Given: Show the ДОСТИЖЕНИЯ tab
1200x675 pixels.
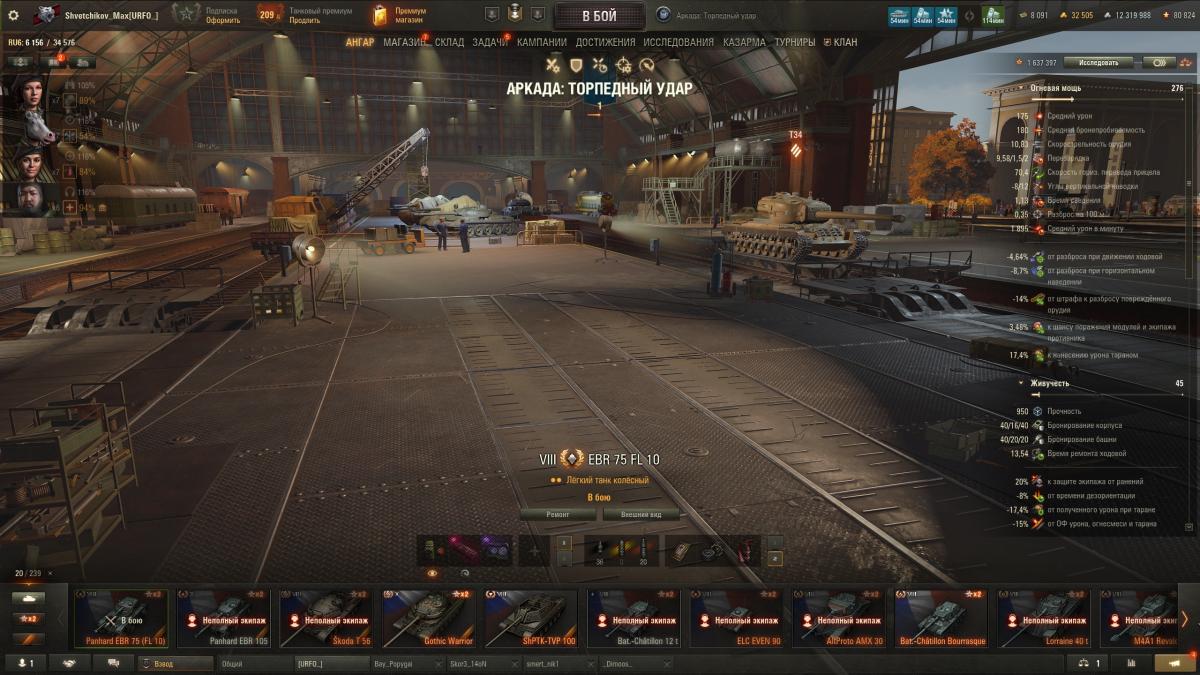Looking at the screenshot, I should 605,42.
